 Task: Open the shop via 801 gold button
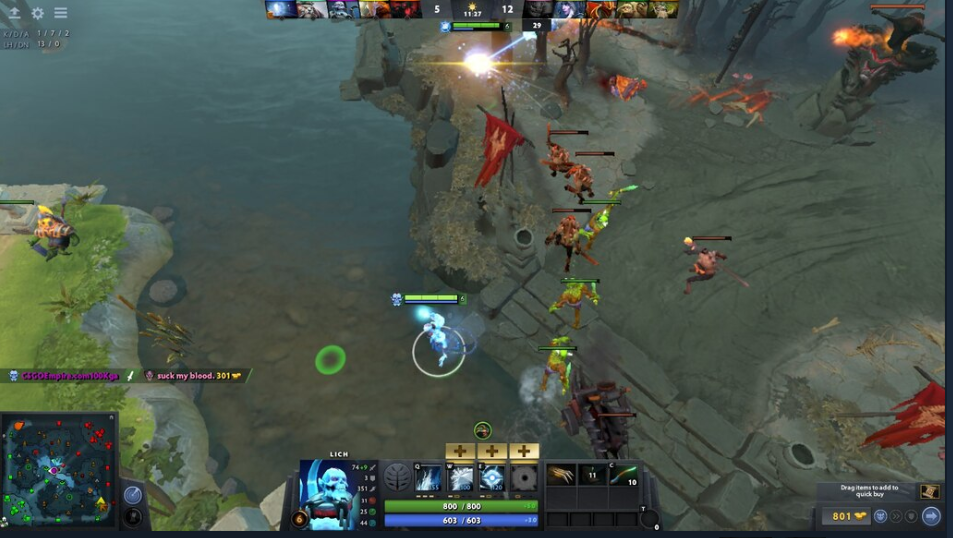click(846, 516)
